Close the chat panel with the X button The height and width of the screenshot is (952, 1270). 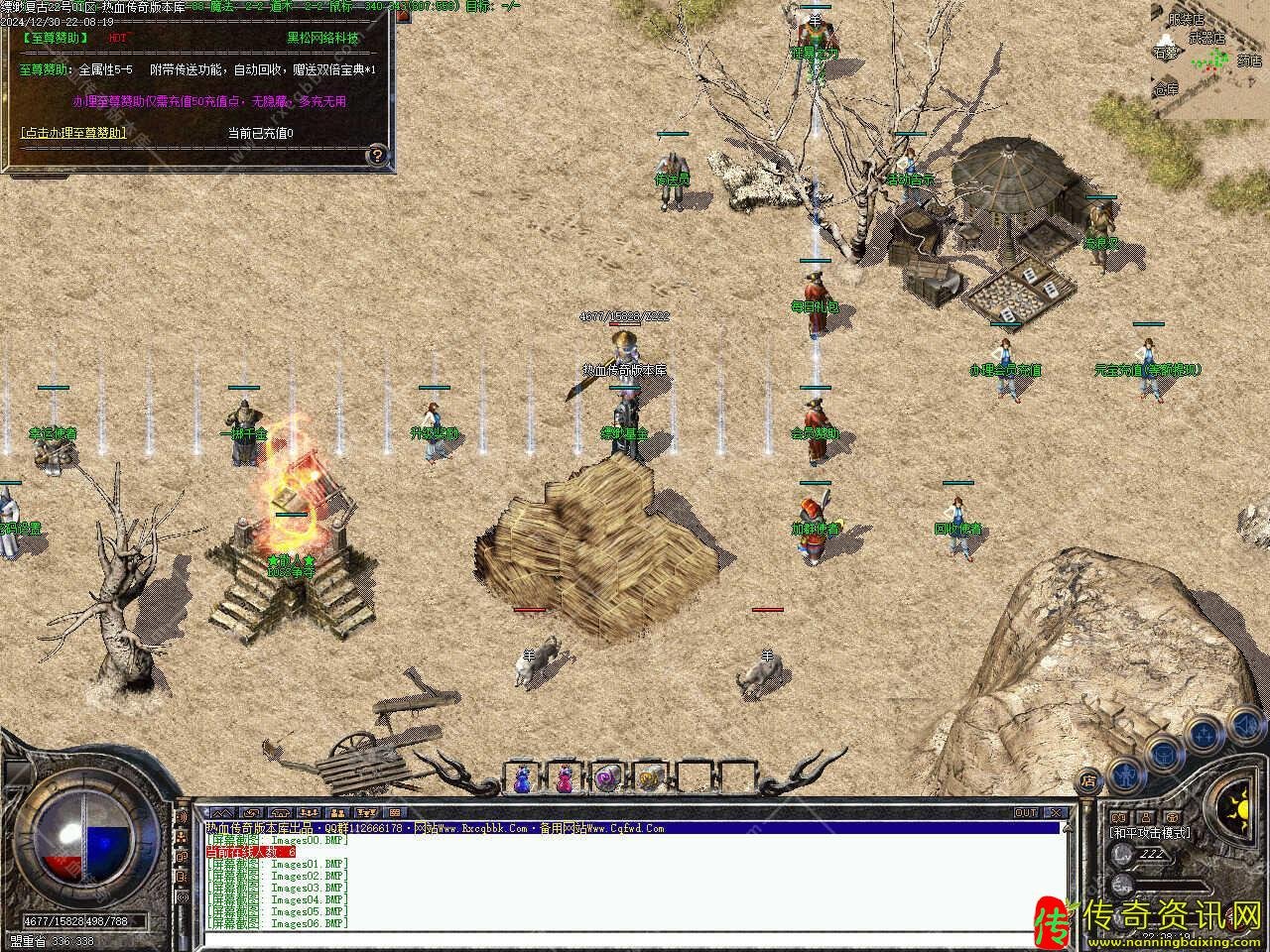[x=1058, y=813]
